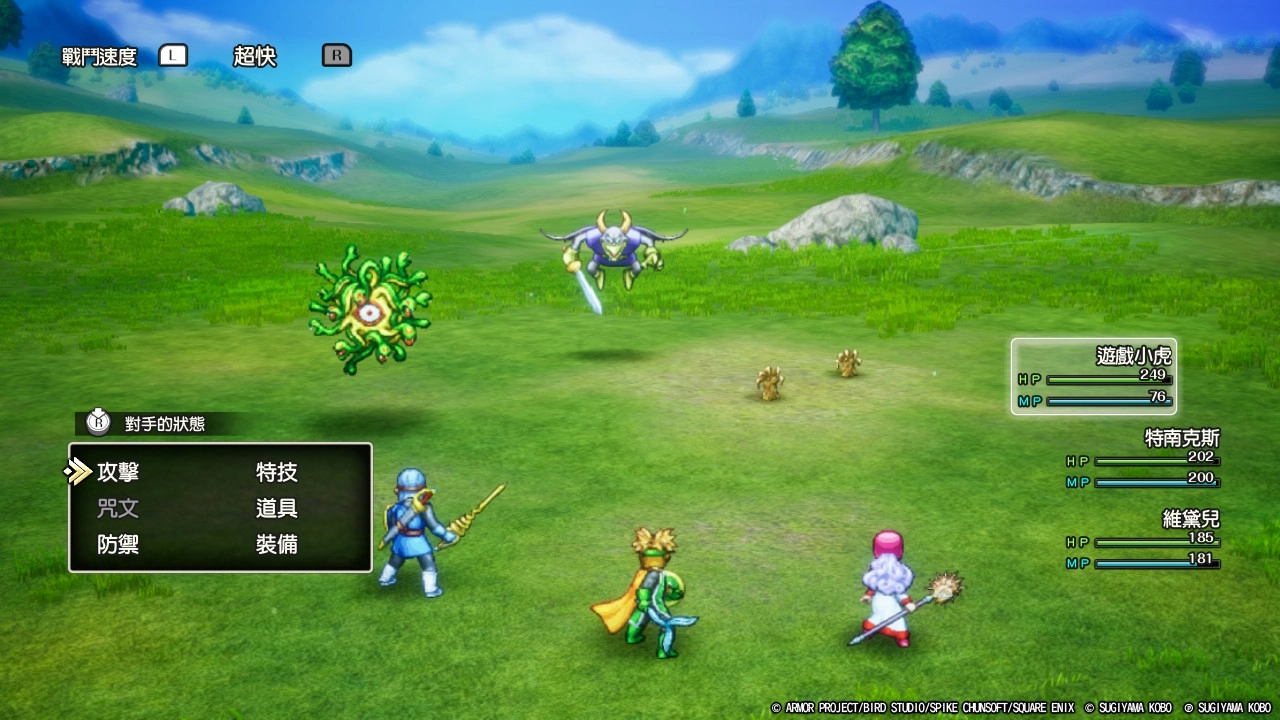
Task: Open the 特技 skills menu
Action: click(276, 472)
